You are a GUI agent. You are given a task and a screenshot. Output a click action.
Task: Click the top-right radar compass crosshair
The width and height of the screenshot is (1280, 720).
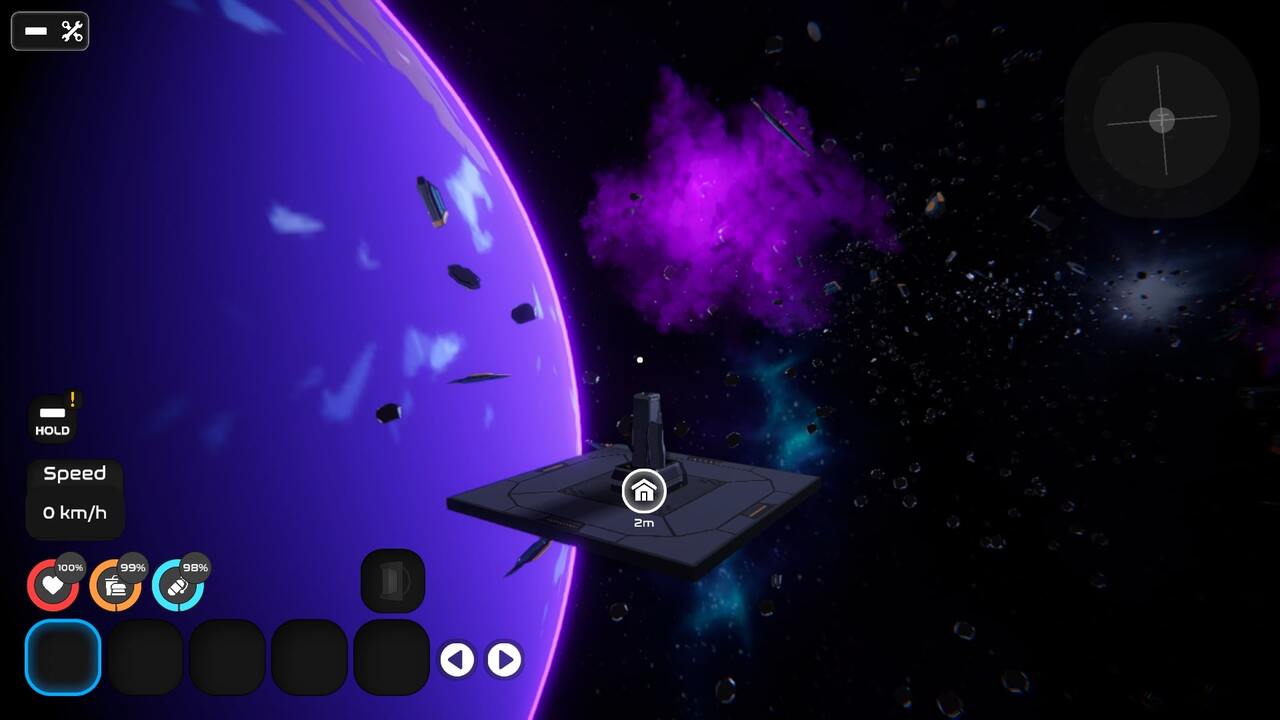[1159, 120]
